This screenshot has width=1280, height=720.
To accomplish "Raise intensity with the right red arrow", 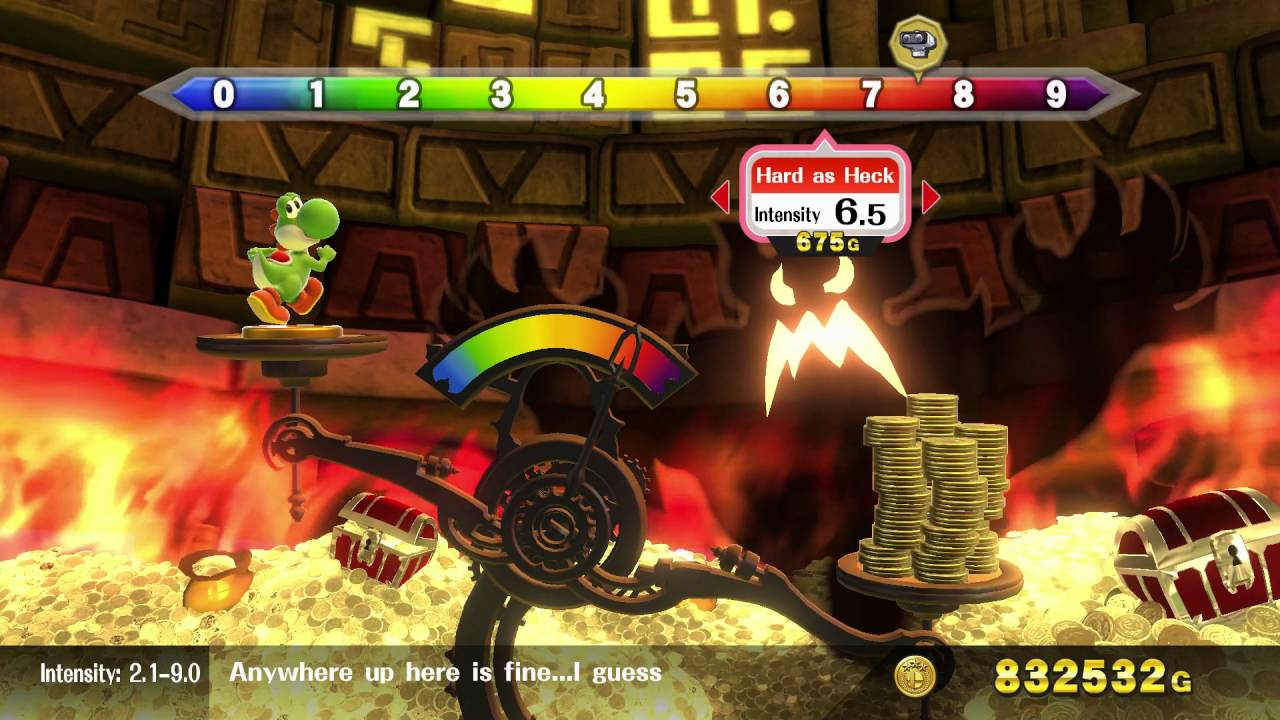I will point(930,198).
